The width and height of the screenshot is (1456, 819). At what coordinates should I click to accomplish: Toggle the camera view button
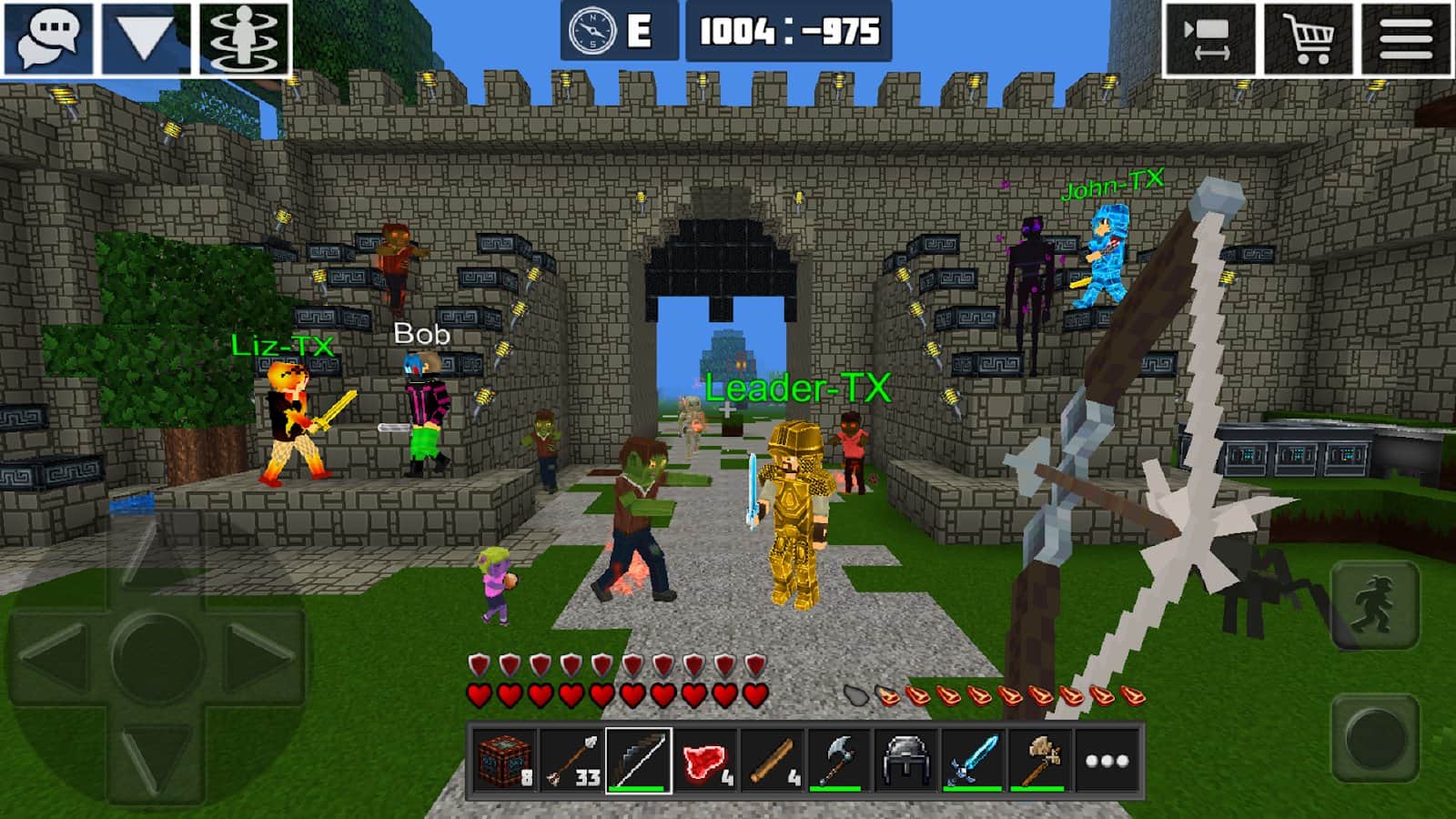[1209, 39]
